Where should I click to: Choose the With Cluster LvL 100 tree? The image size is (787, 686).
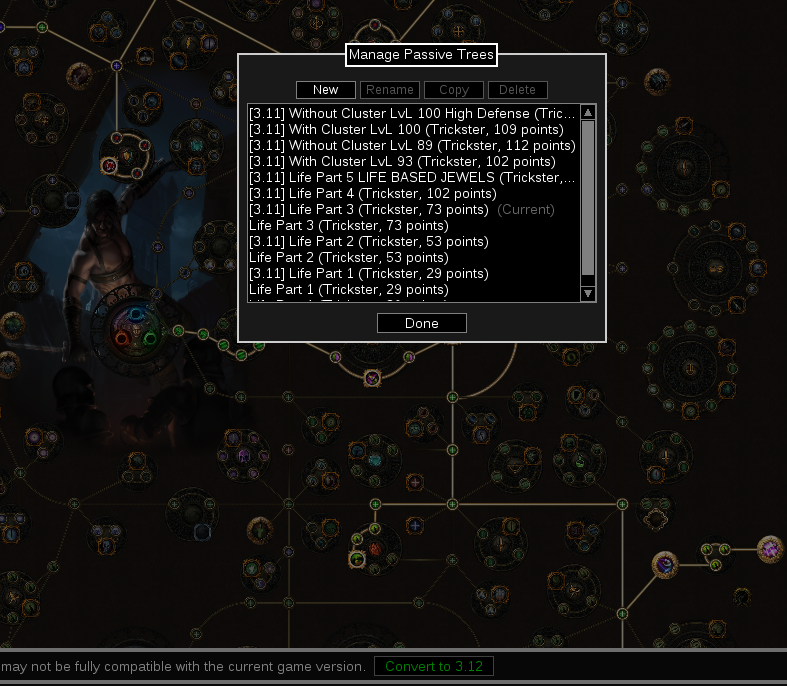coord(406,130)
